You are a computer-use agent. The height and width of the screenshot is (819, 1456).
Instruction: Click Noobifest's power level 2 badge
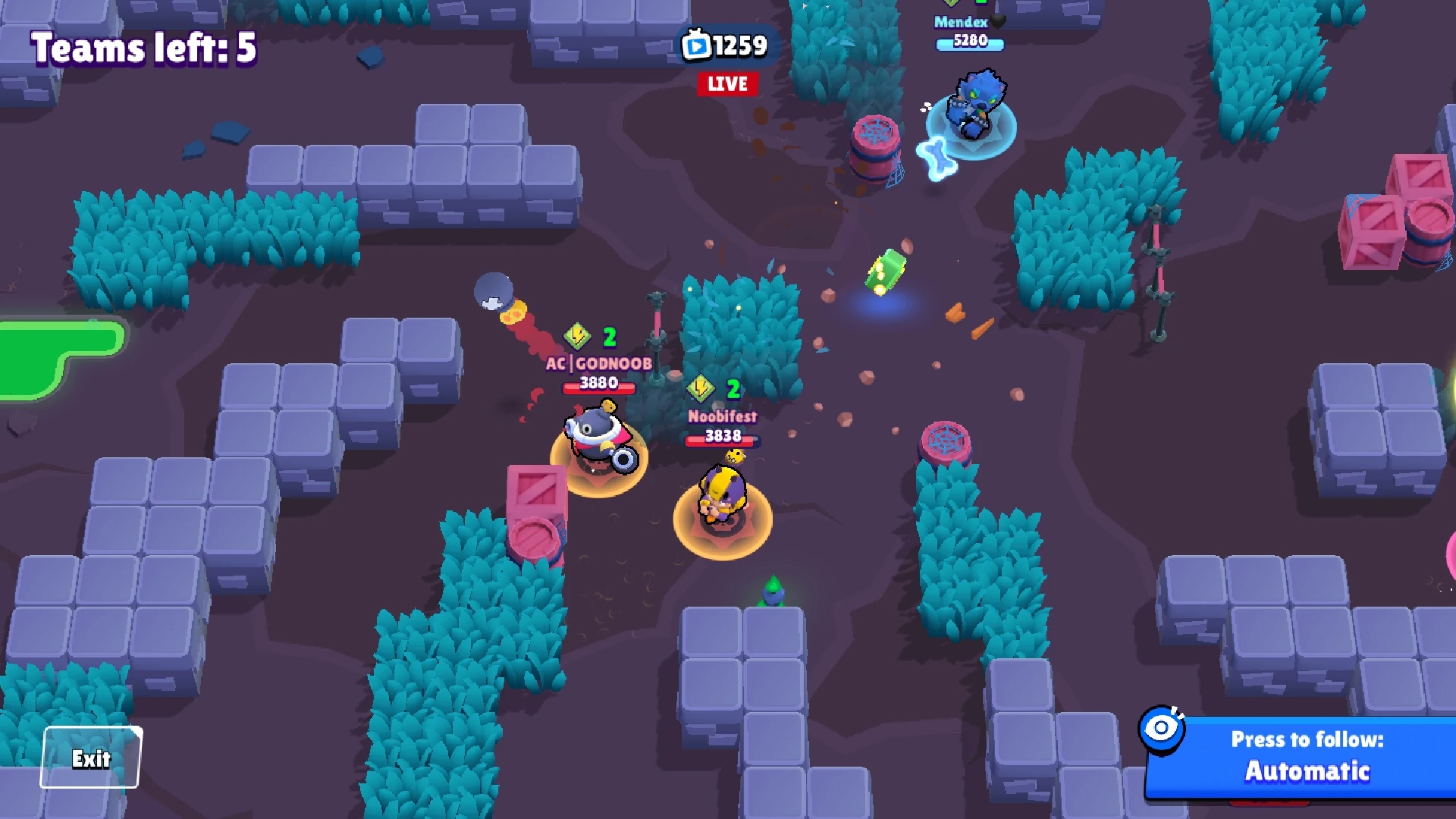click(701, 387)
